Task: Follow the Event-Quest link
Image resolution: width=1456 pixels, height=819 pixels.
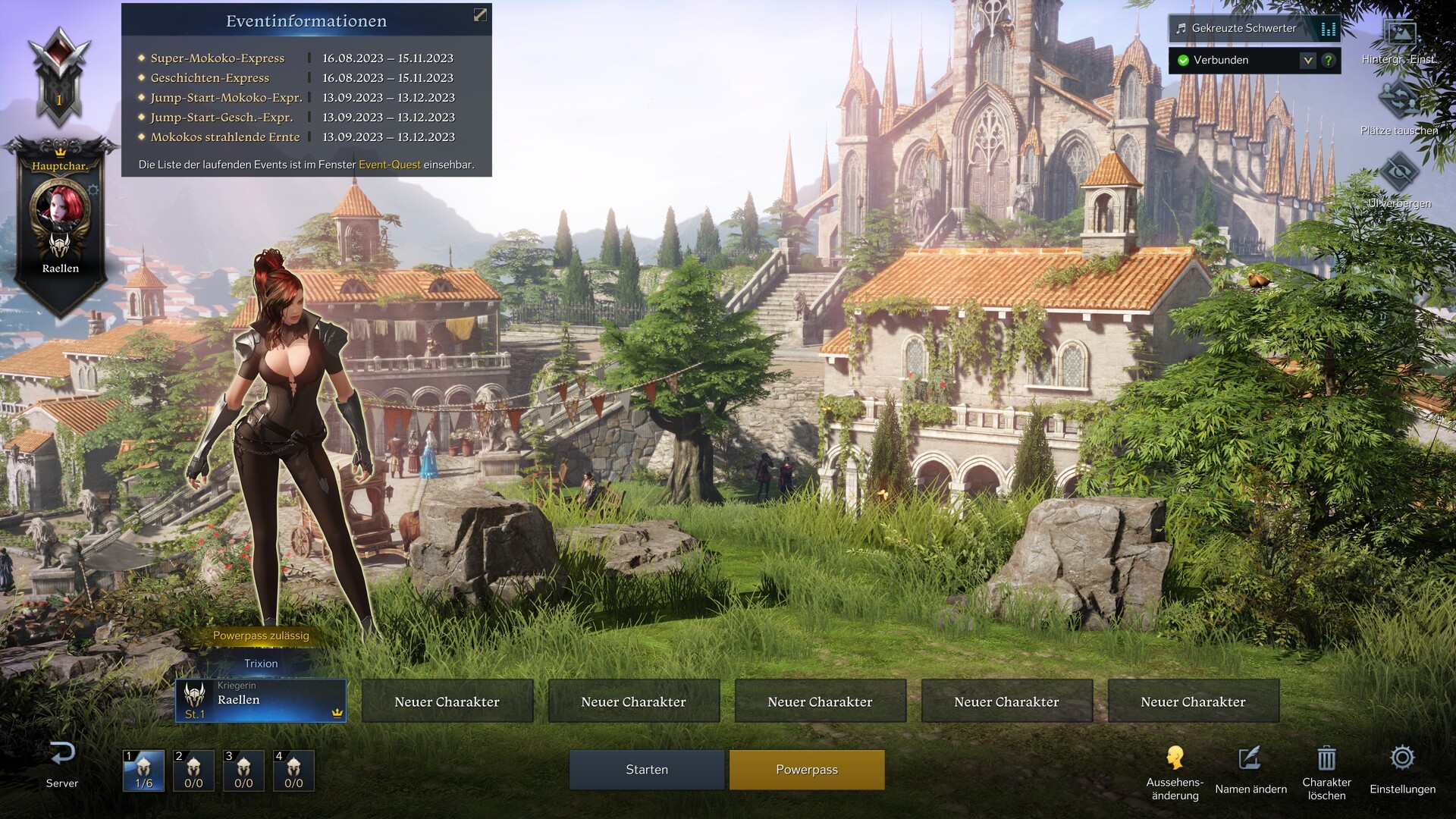Action: tap(389, 165)
